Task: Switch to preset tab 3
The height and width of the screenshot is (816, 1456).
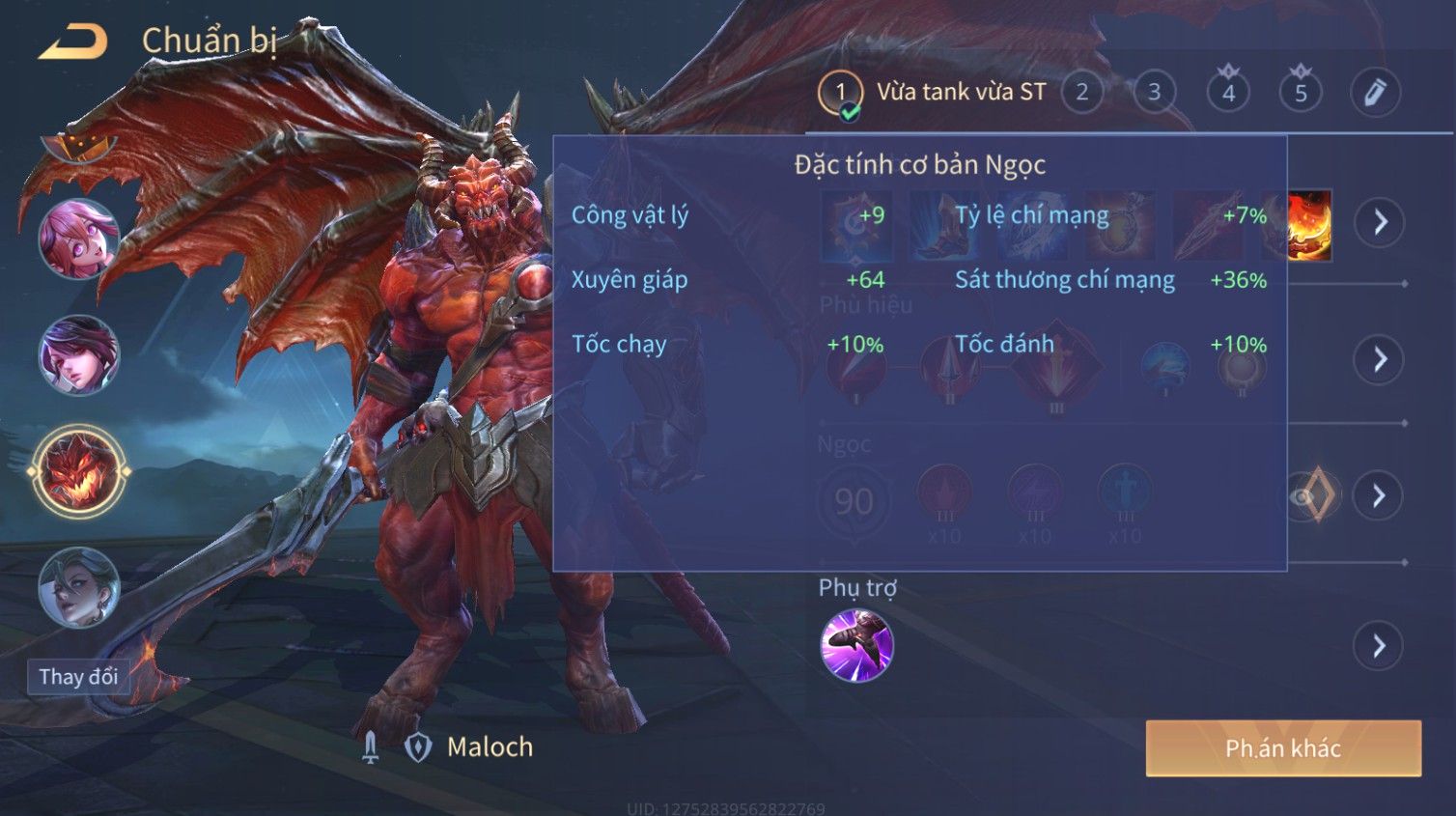Action: (x=1154, y=93)
